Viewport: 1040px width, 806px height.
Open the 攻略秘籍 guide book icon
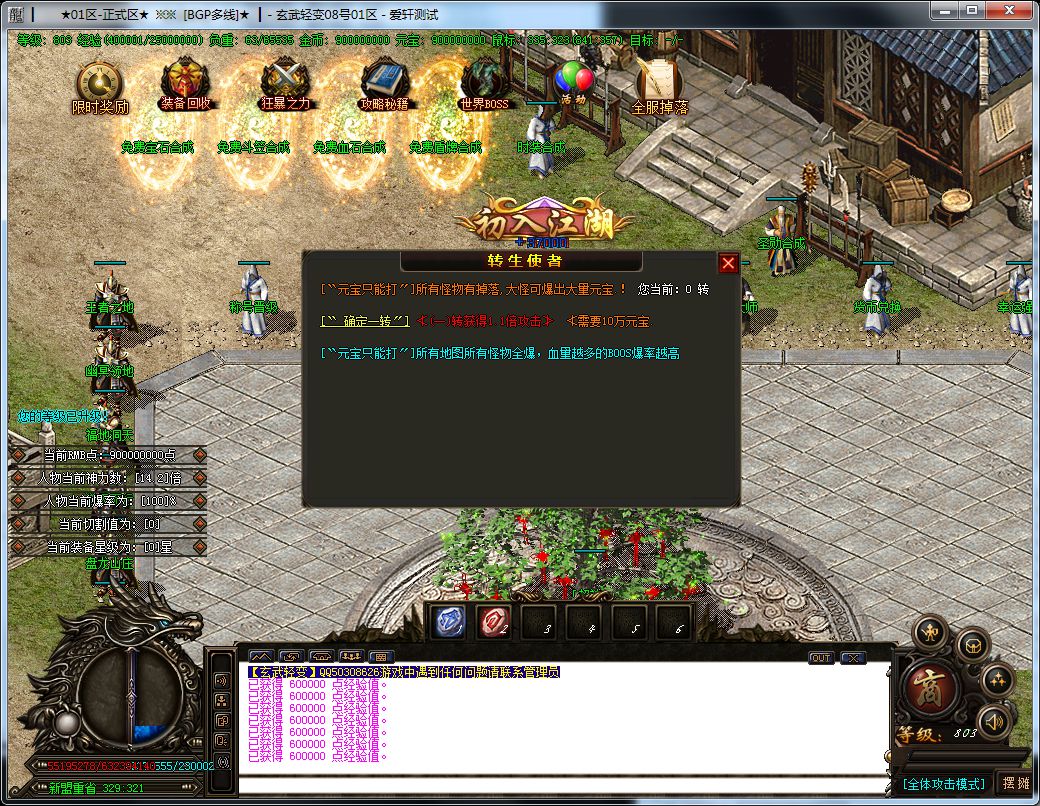(x=385, y=82)
